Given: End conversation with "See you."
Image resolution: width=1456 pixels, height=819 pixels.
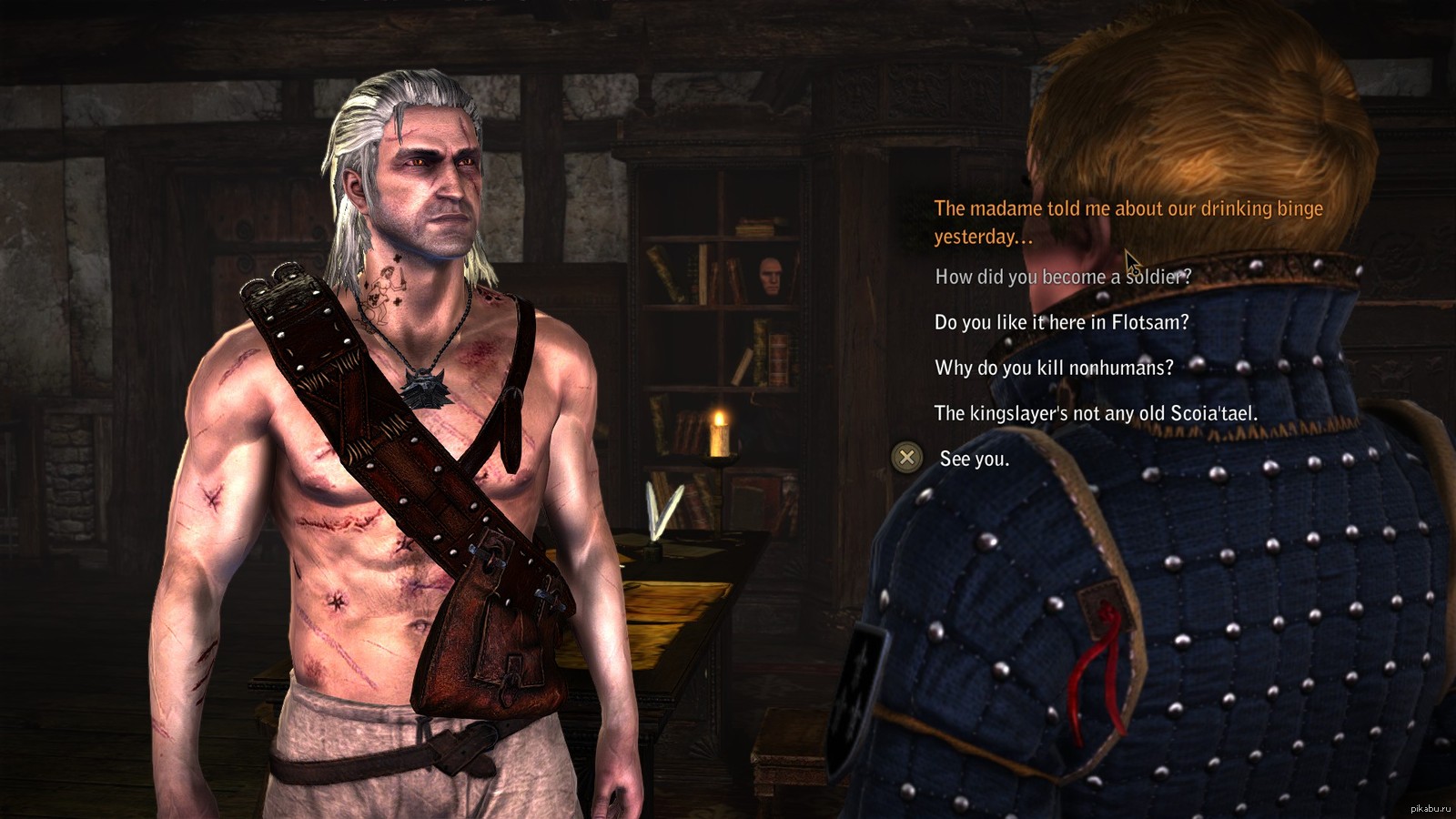Looking at the screenshot, I should (x=974, y=459).
